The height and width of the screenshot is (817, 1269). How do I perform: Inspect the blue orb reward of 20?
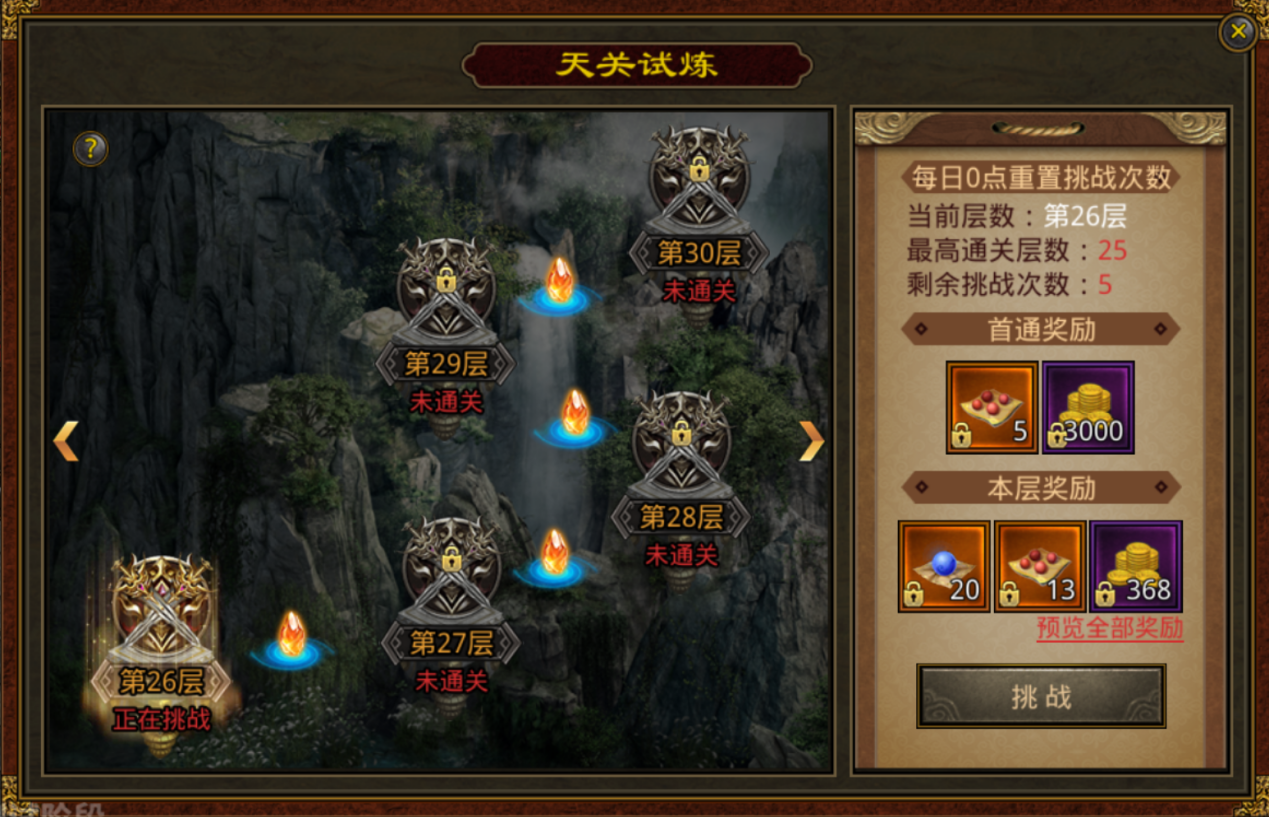[944, 566]
